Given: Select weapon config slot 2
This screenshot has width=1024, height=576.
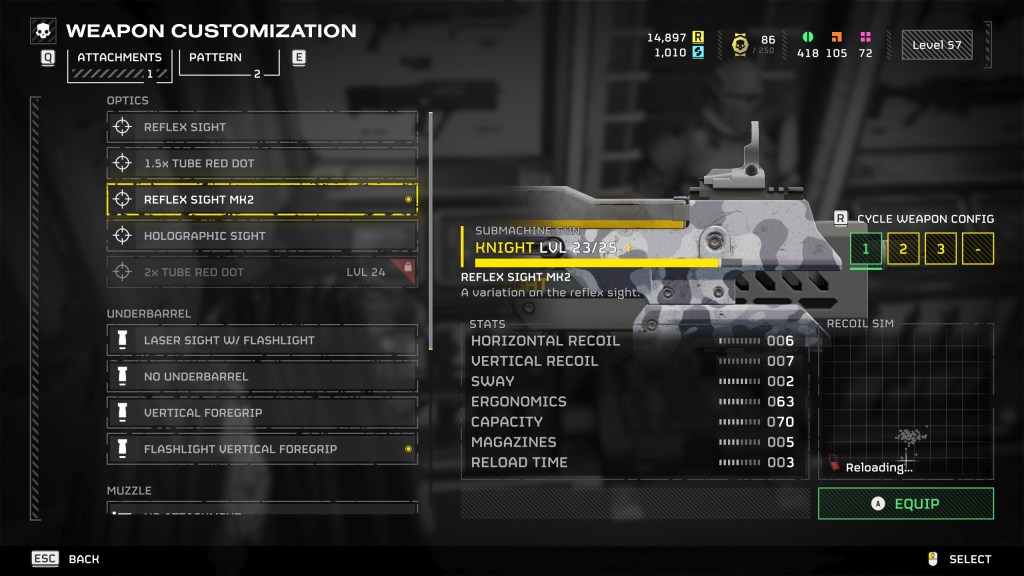Looking at the screenshot, I should pos(903,249).
